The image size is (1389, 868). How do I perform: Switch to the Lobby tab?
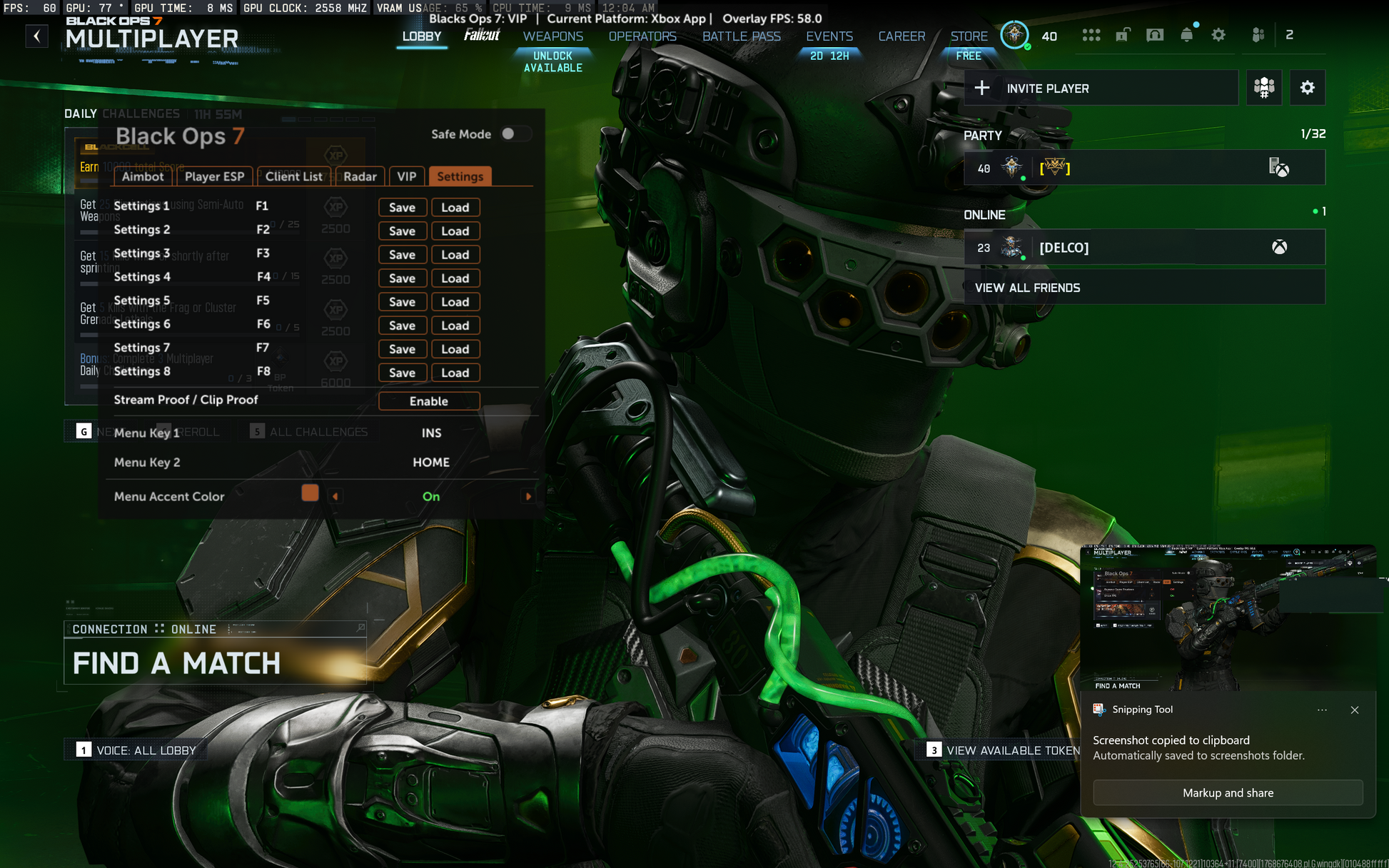point(421,36)
